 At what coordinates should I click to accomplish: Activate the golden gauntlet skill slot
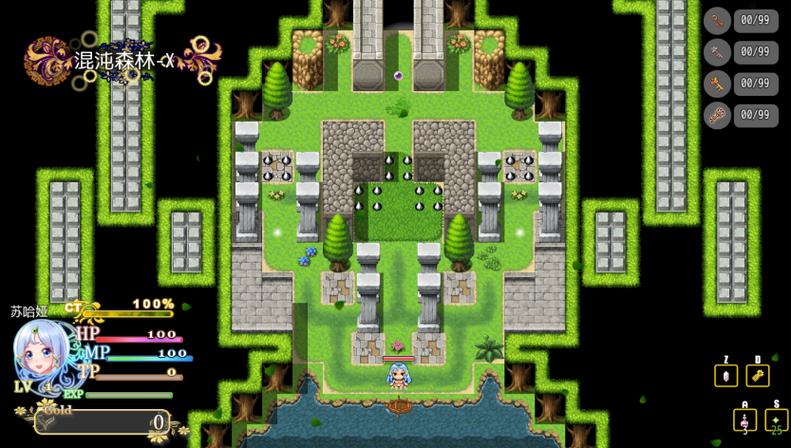point(757,376)
